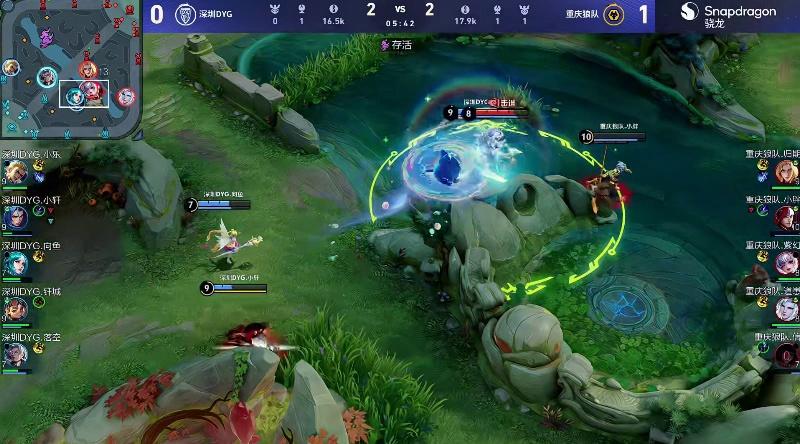Choose the red-hooded hero portrait on 重庆狼队
Image resolution: width=800 pixels, height=444 pixels.
click(x=786, y=217)
